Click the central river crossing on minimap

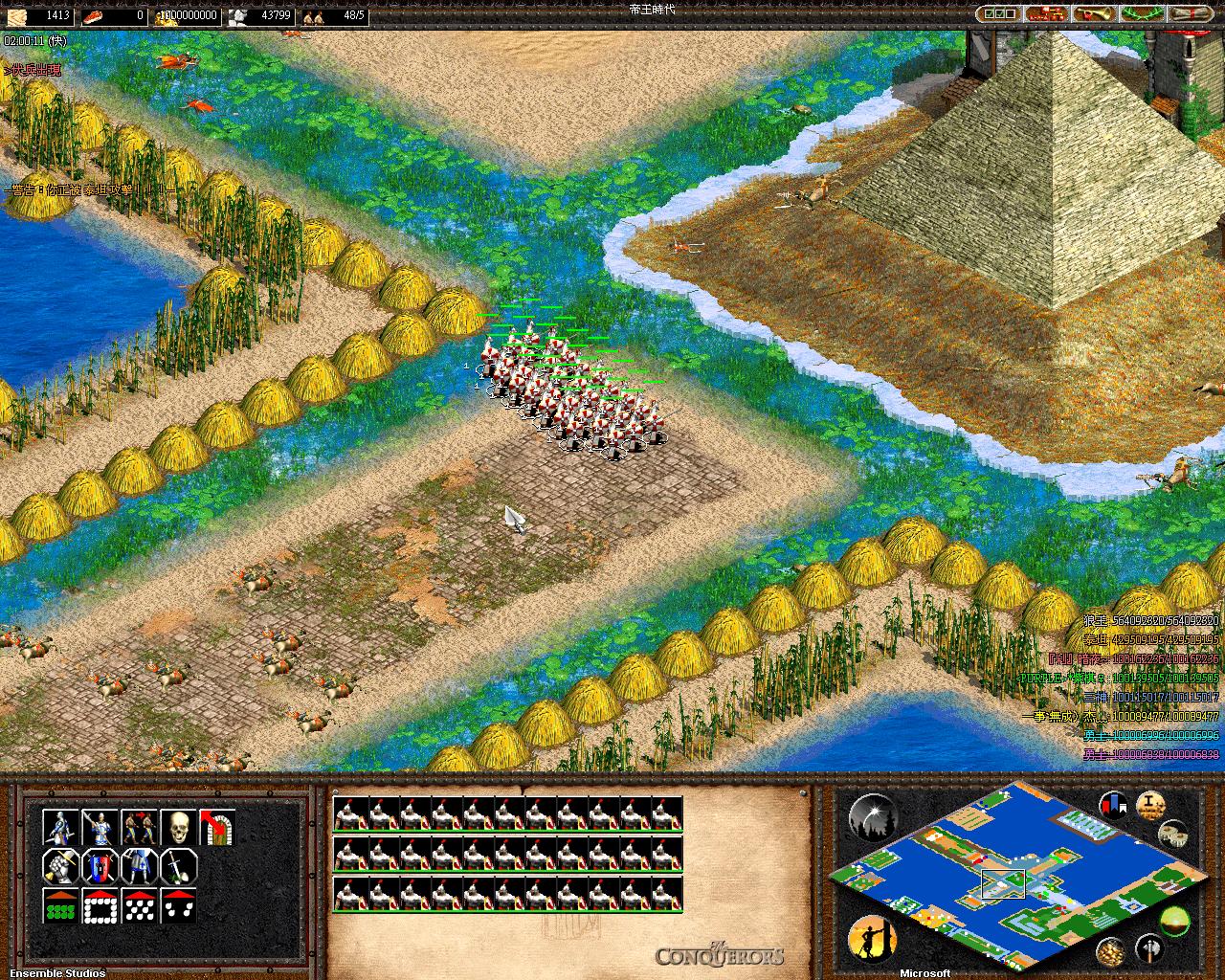click(1002, 882)
